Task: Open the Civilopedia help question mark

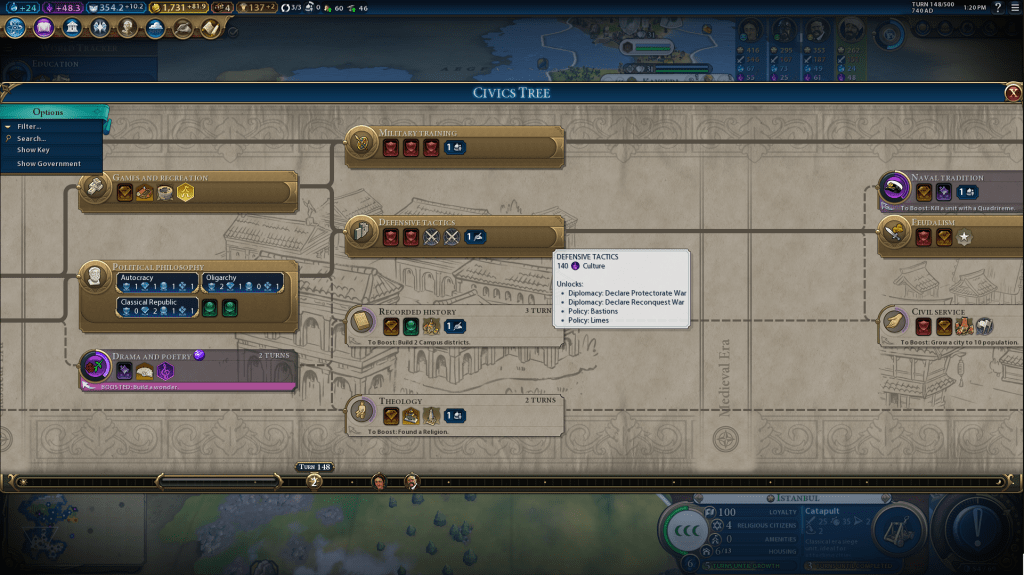Action: click(x=997, y=8)
